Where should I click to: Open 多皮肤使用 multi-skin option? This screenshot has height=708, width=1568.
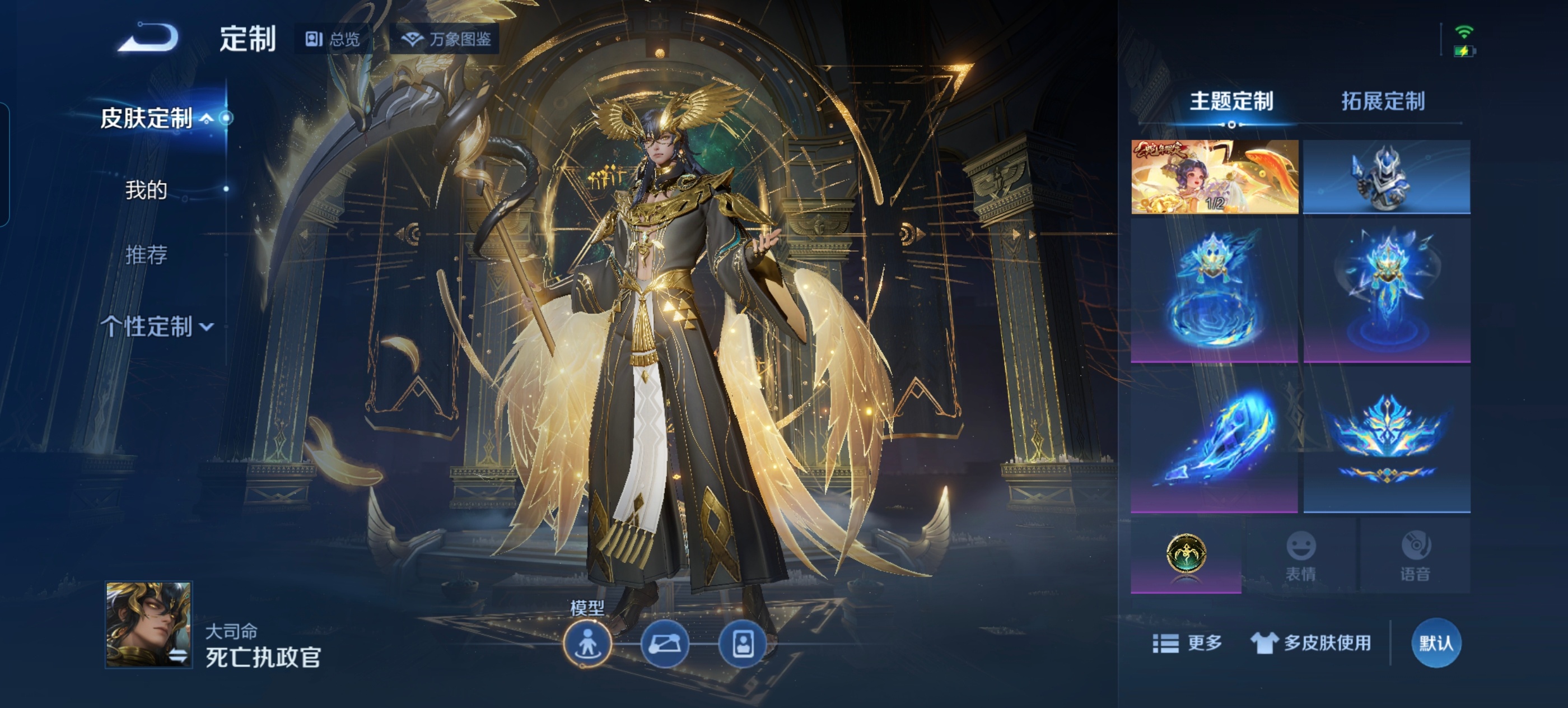1311,643
